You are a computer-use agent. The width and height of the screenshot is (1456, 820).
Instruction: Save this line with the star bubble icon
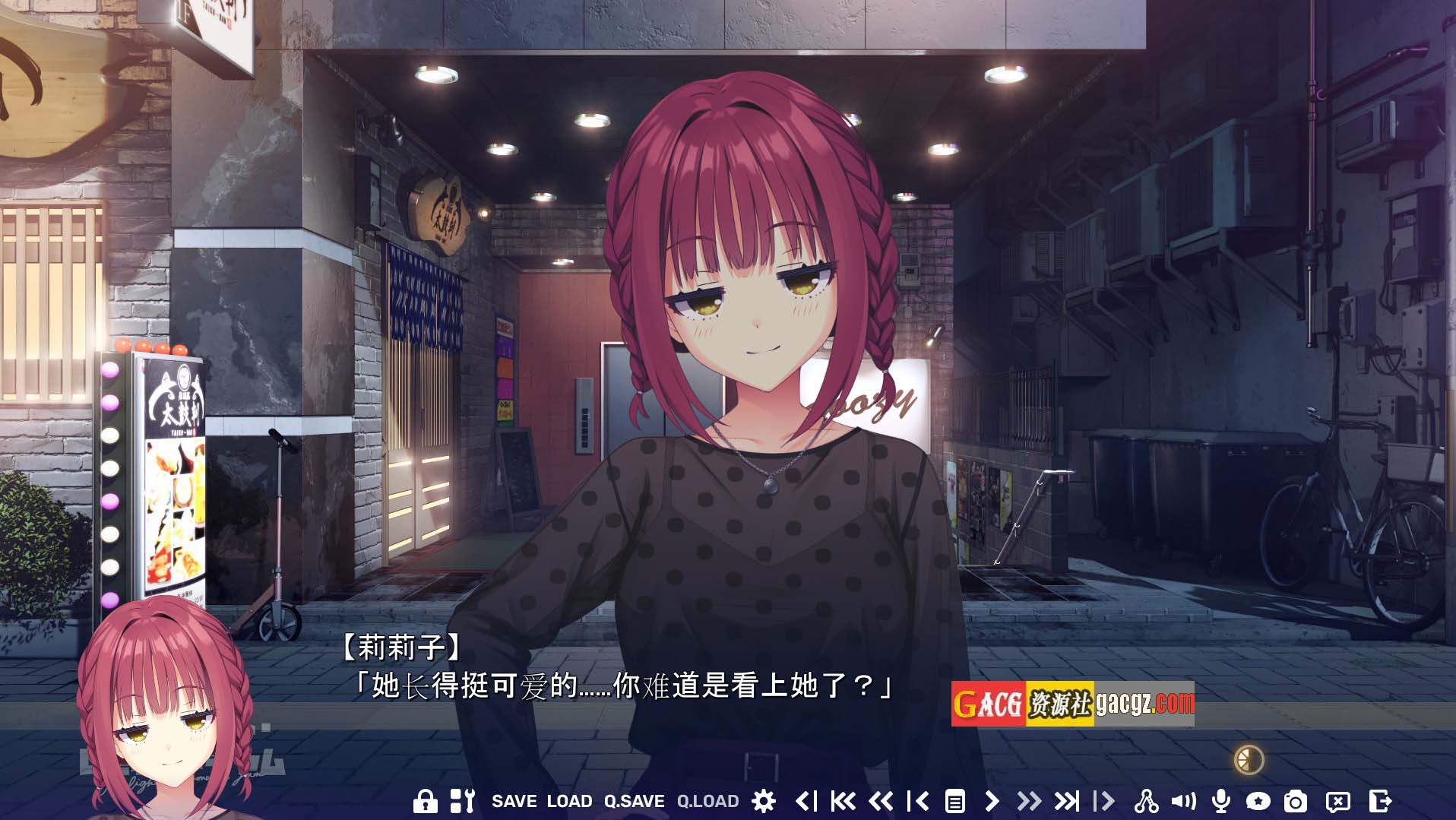(1258, 801)
